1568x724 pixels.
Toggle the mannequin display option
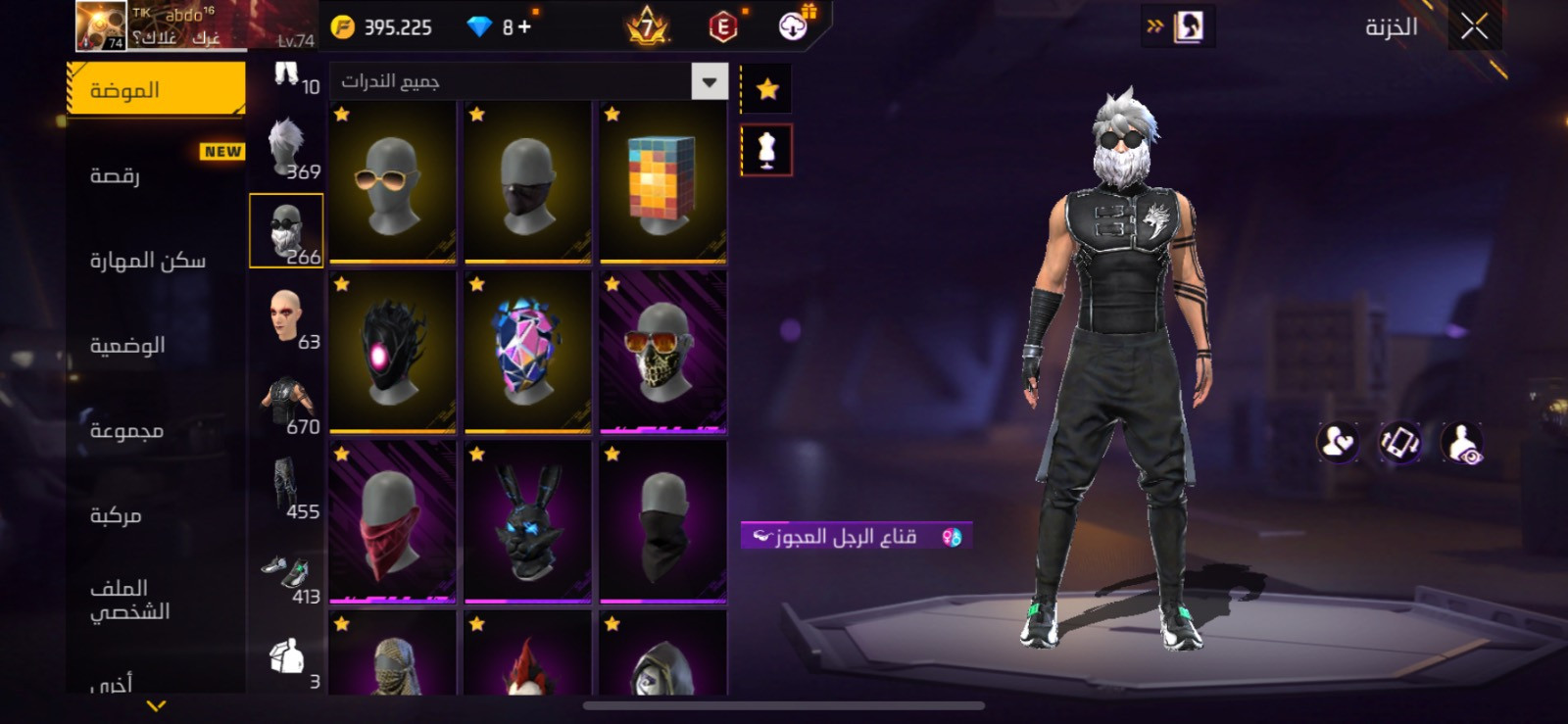coord(767,150)
